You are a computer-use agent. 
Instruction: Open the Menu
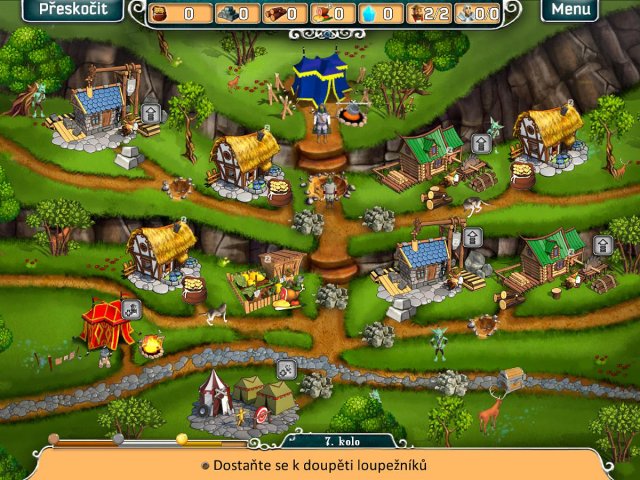pos(570,10)
